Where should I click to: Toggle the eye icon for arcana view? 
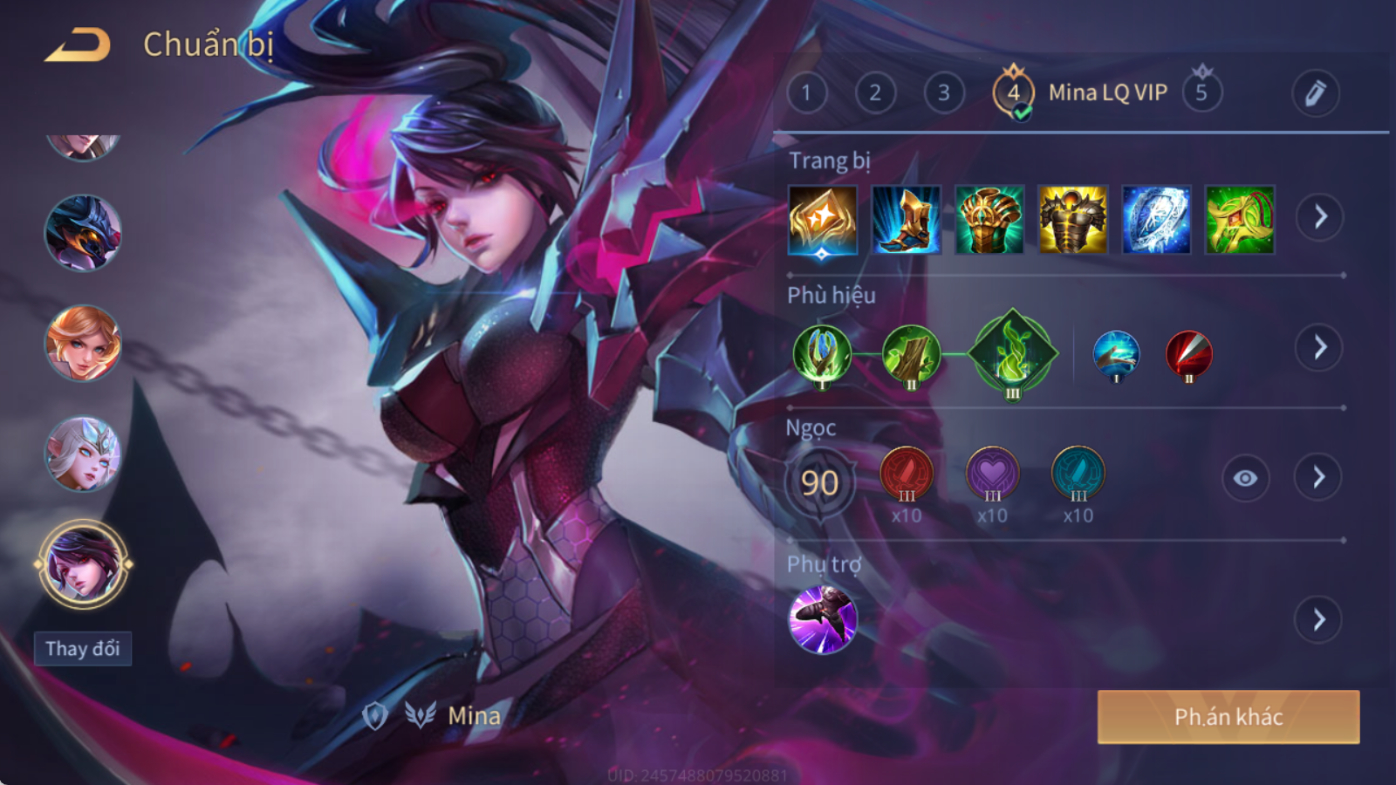point(1245,478)
